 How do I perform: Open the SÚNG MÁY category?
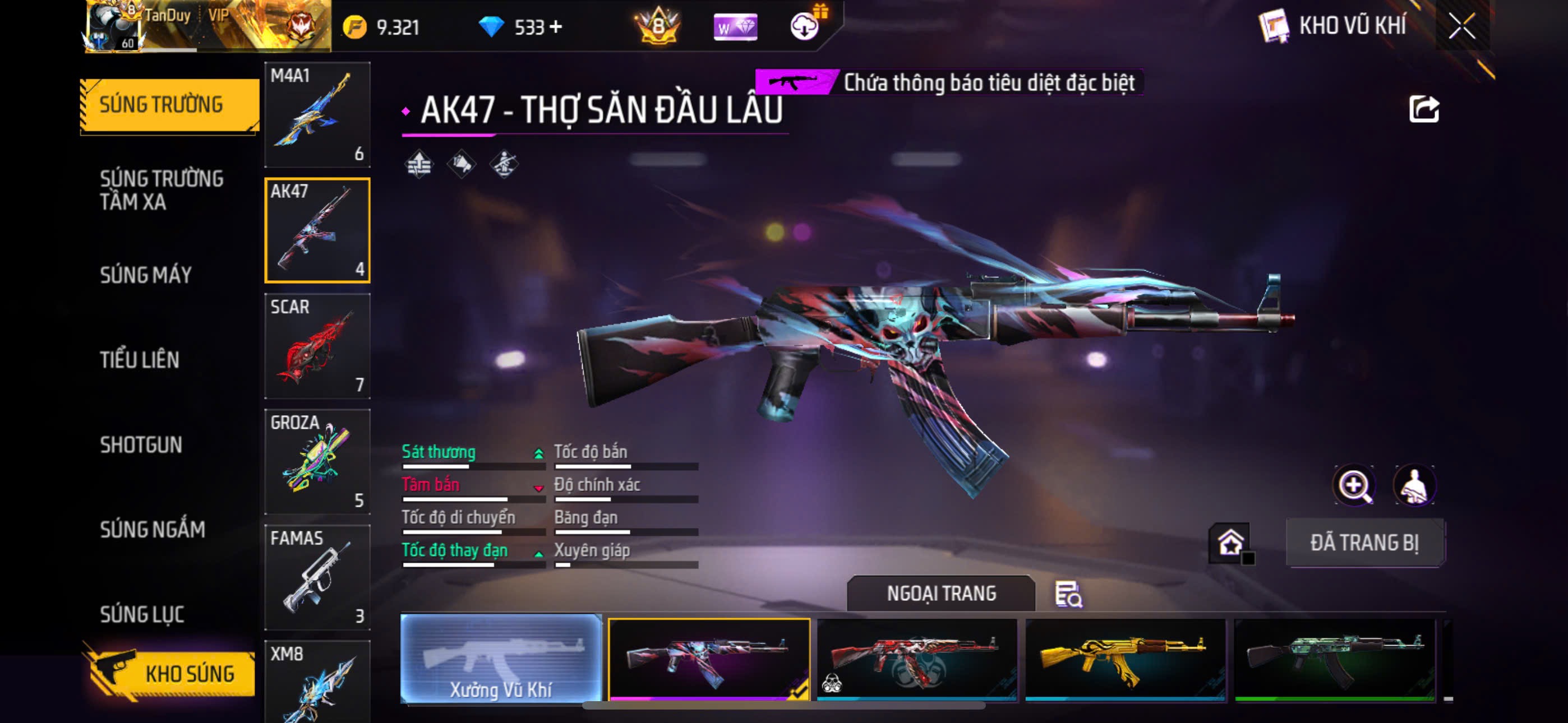click(x=145, y=275)
